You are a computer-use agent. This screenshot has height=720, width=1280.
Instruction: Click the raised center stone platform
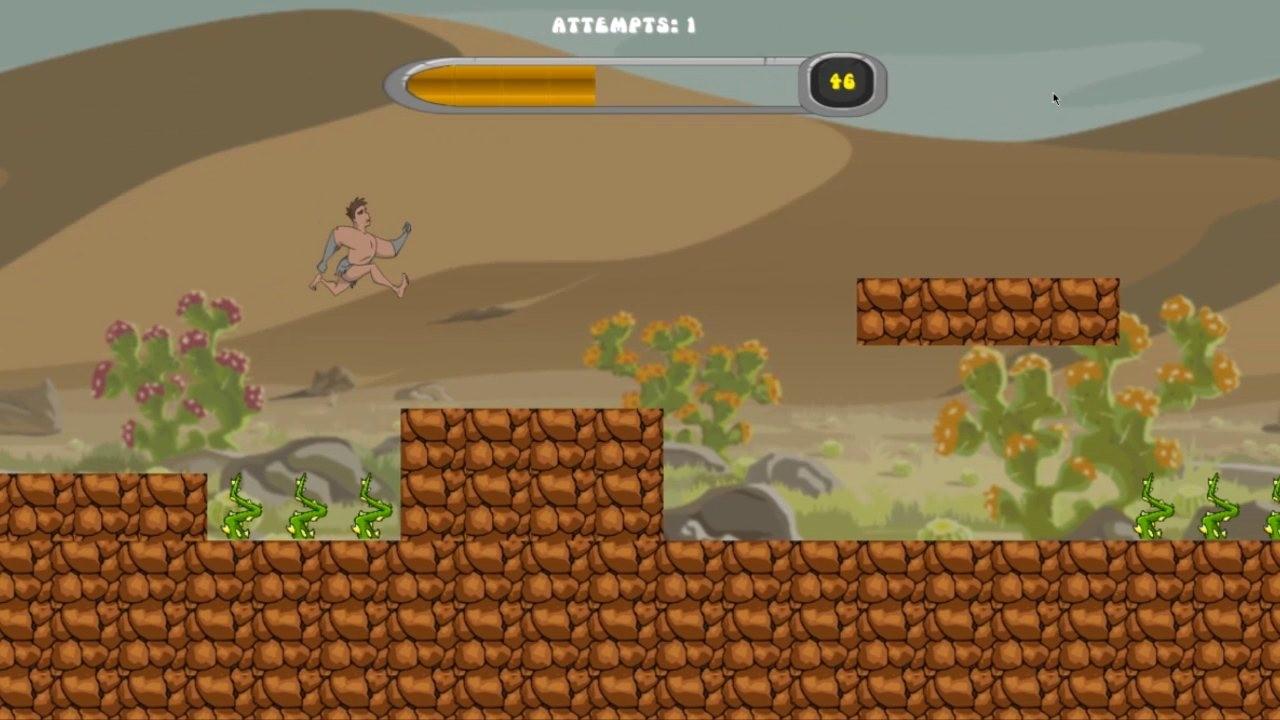[x=530, y=470]
